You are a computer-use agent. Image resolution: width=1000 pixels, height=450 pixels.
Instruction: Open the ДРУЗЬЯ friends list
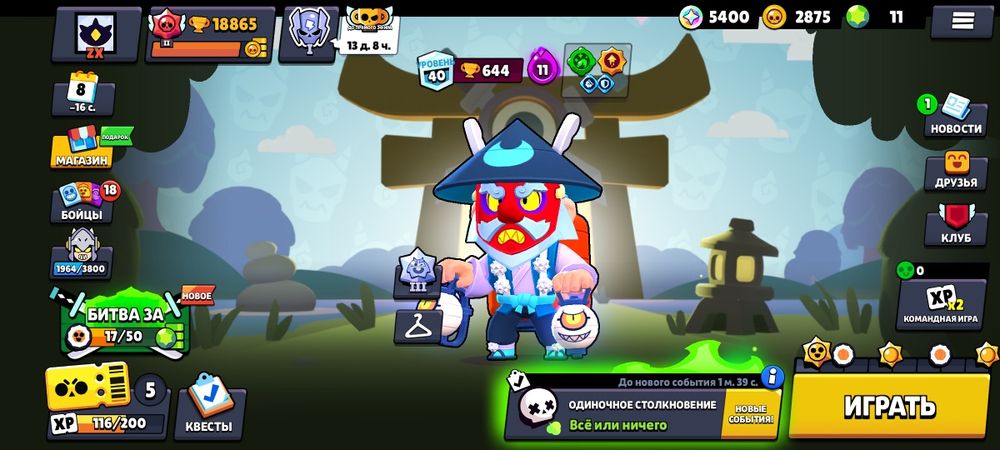coord(956,171)
